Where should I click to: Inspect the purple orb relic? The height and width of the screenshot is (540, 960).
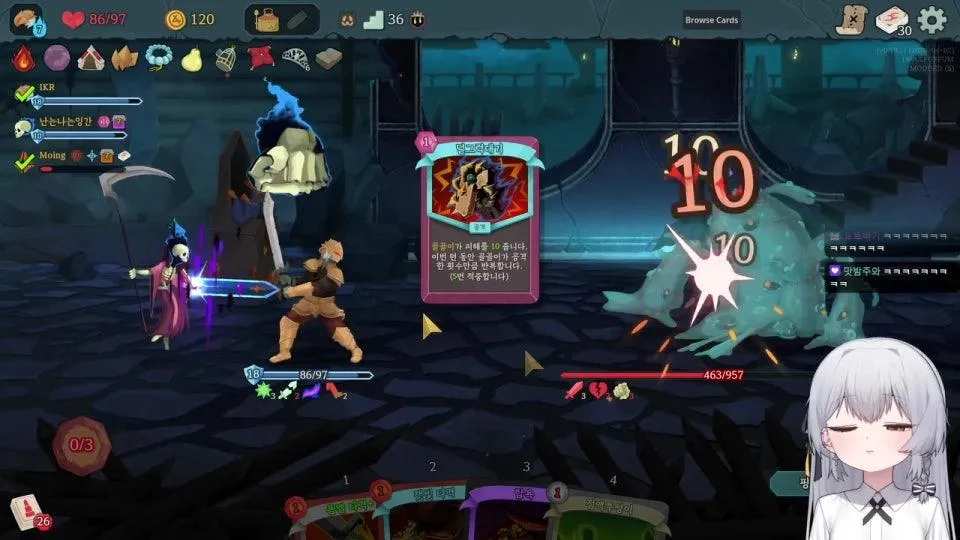(x=57, y=58)
